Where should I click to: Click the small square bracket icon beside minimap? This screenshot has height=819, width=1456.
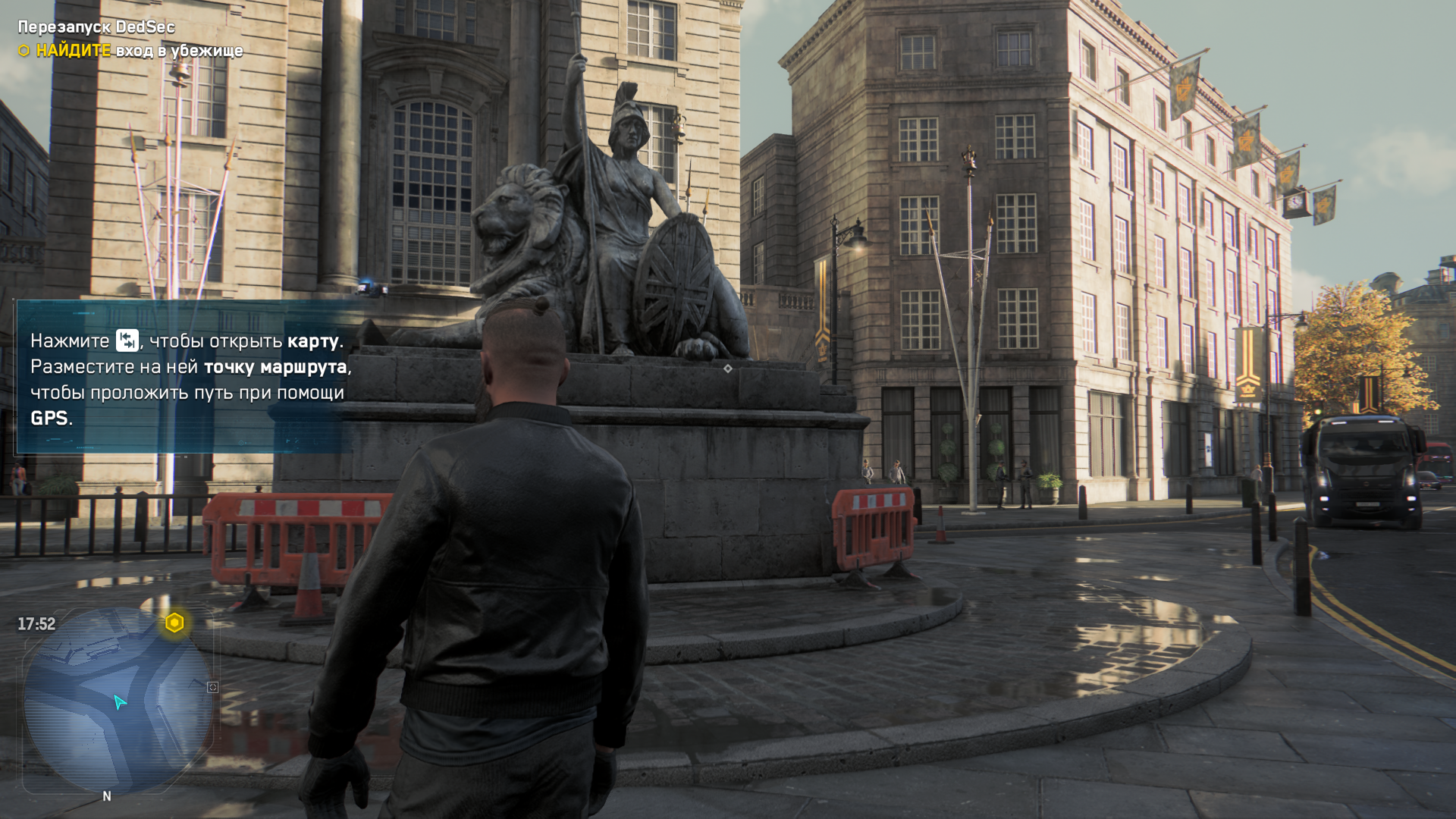click(x=212, y=687)
